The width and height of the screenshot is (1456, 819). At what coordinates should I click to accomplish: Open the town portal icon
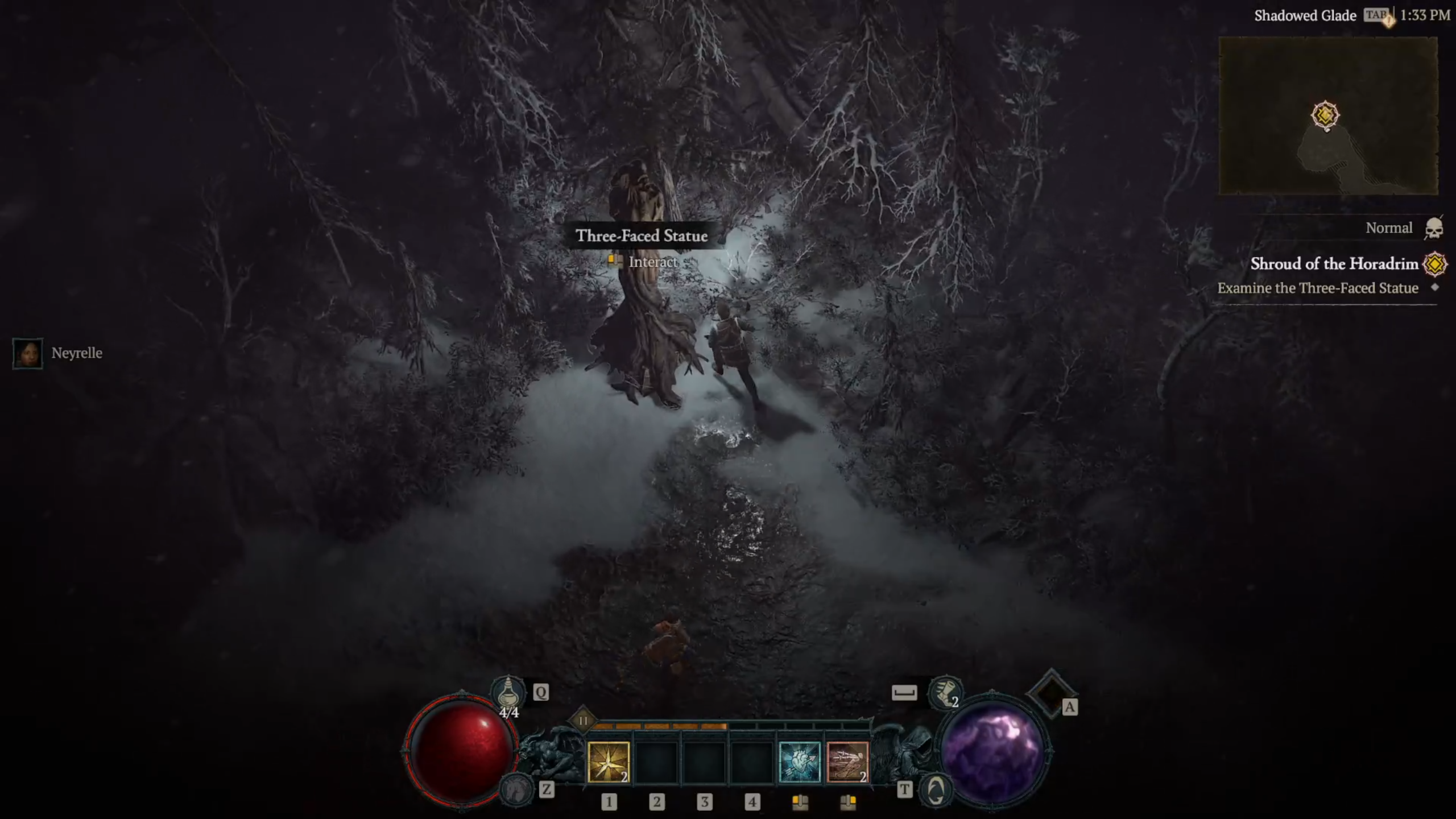click(x=936, y=789)
